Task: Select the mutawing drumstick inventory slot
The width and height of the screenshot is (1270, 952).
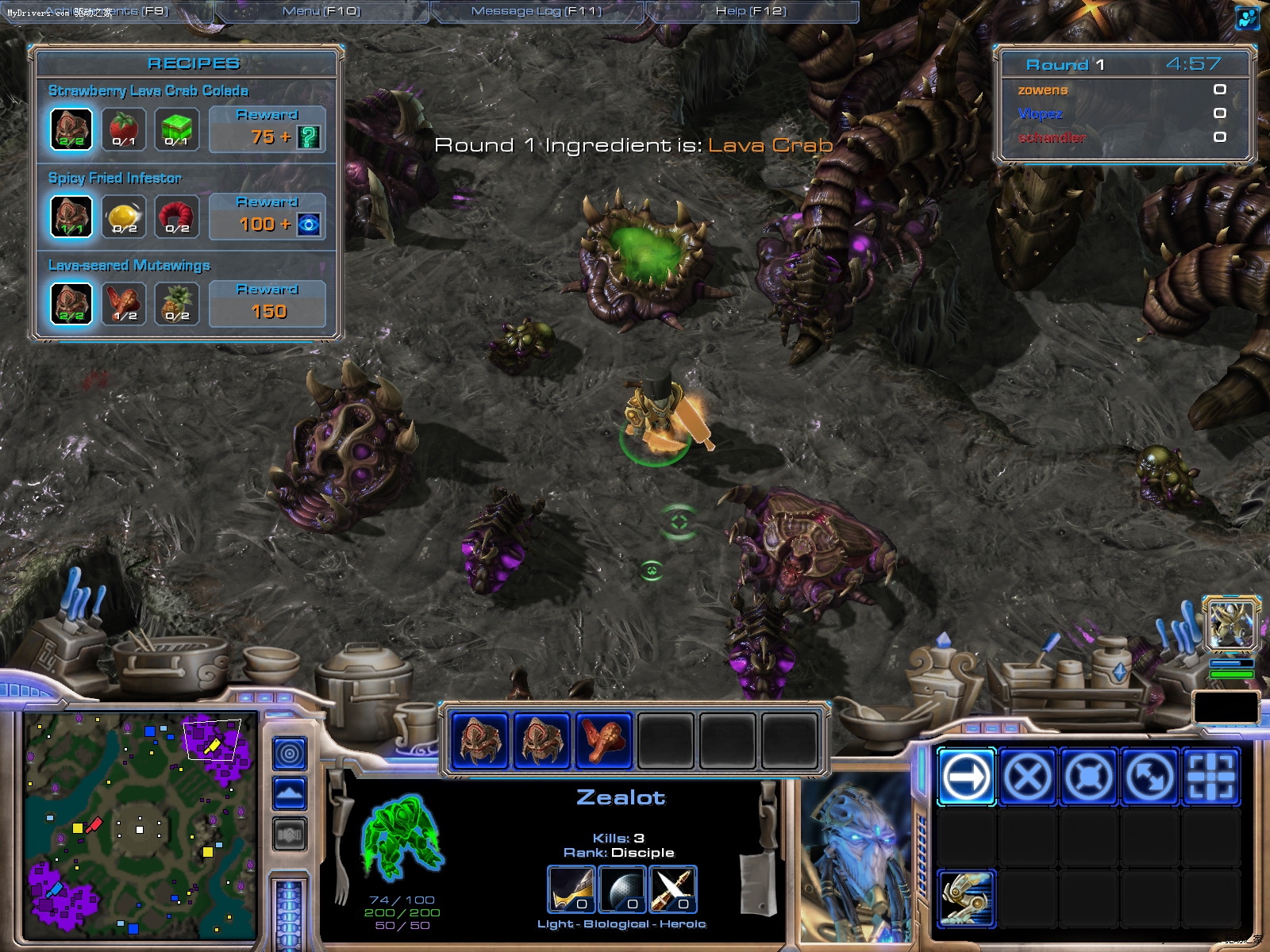Action: 603,740
